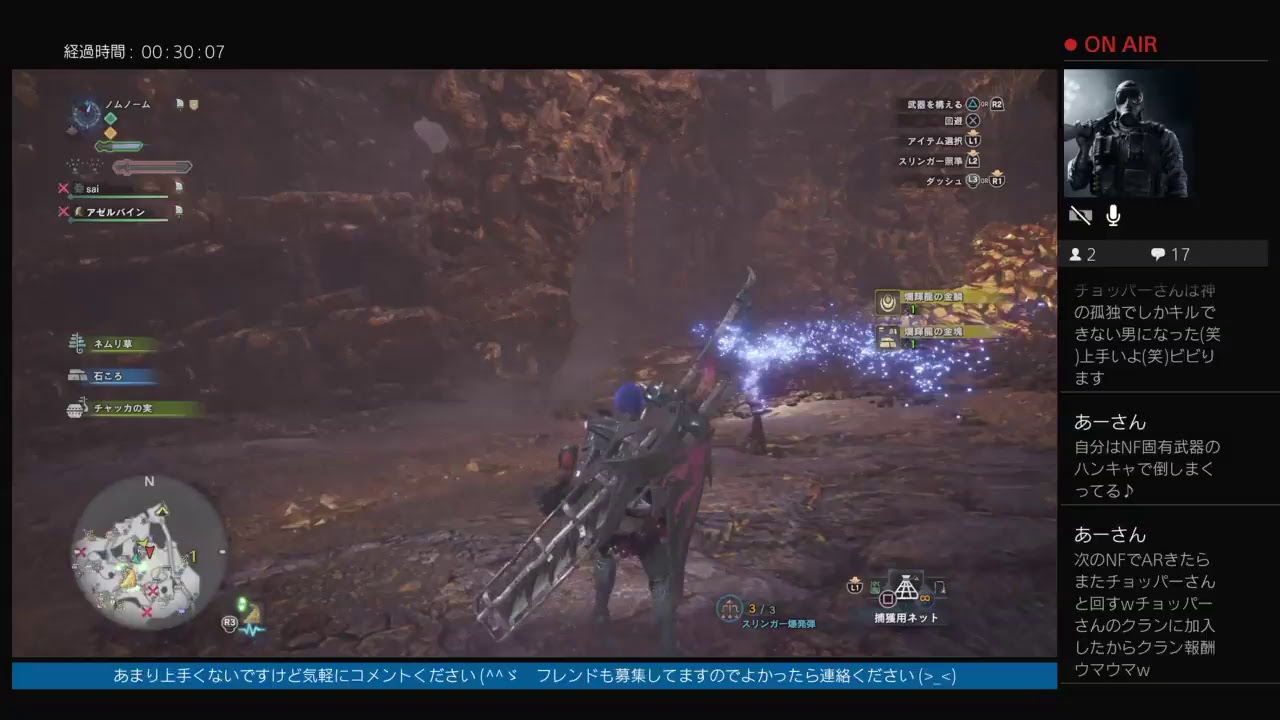This screenshot has height=720, width=1280.
Task: Select the comment count speech bubble tab
Action: 1157,254
